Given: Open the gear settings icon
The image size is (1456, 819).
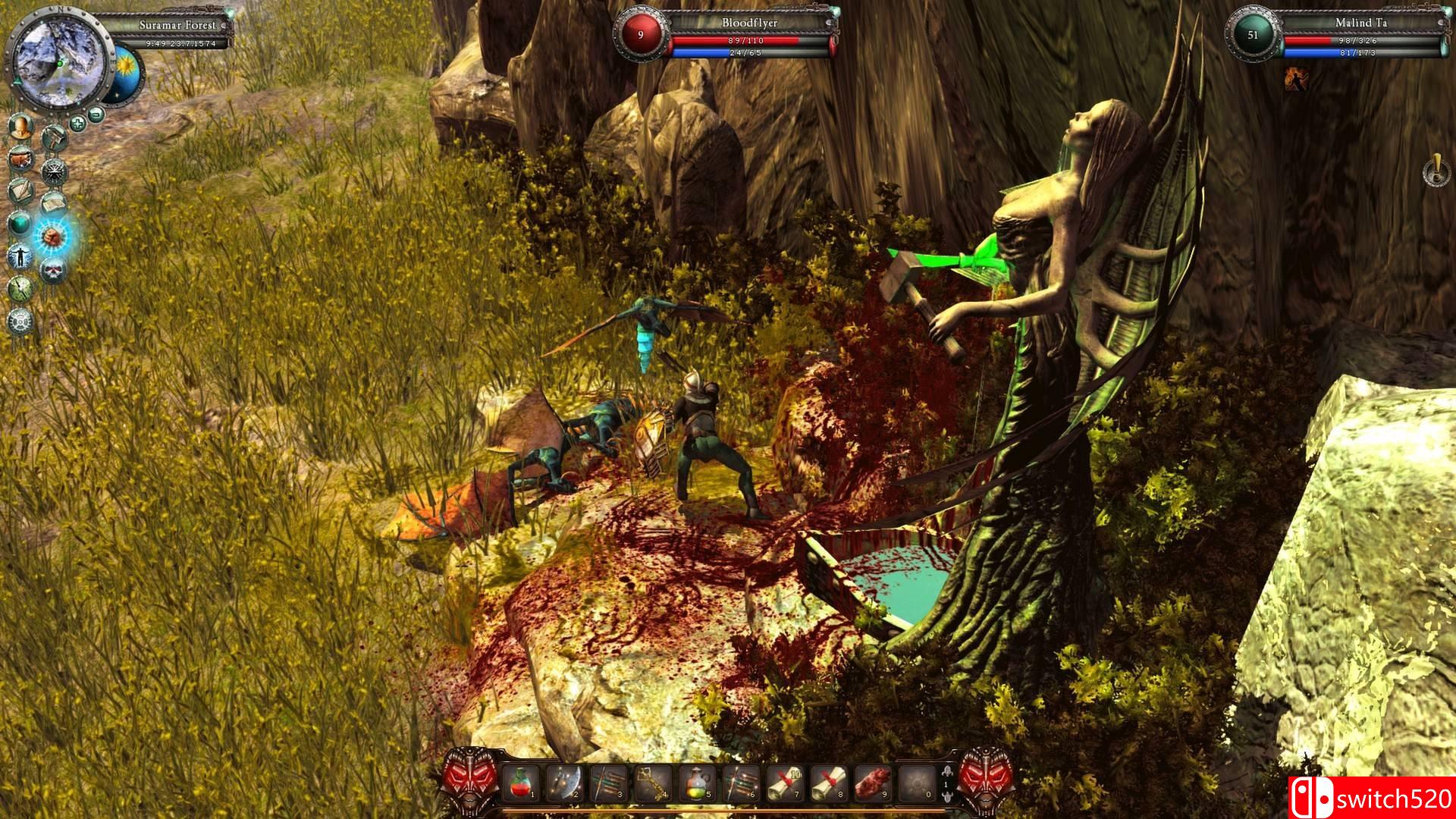Looking at the screenshot, I should pos(20,321).
